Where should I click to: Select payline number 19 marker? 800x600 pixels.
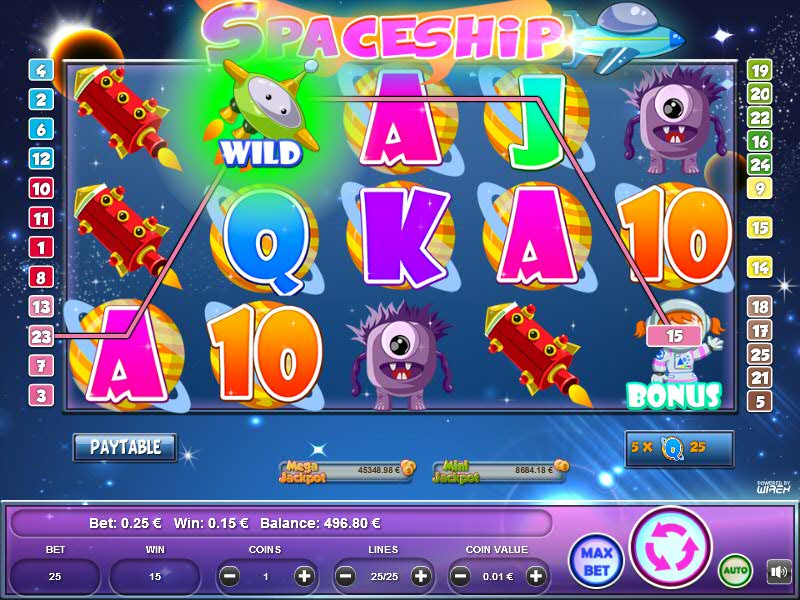(x=760, y=70)
